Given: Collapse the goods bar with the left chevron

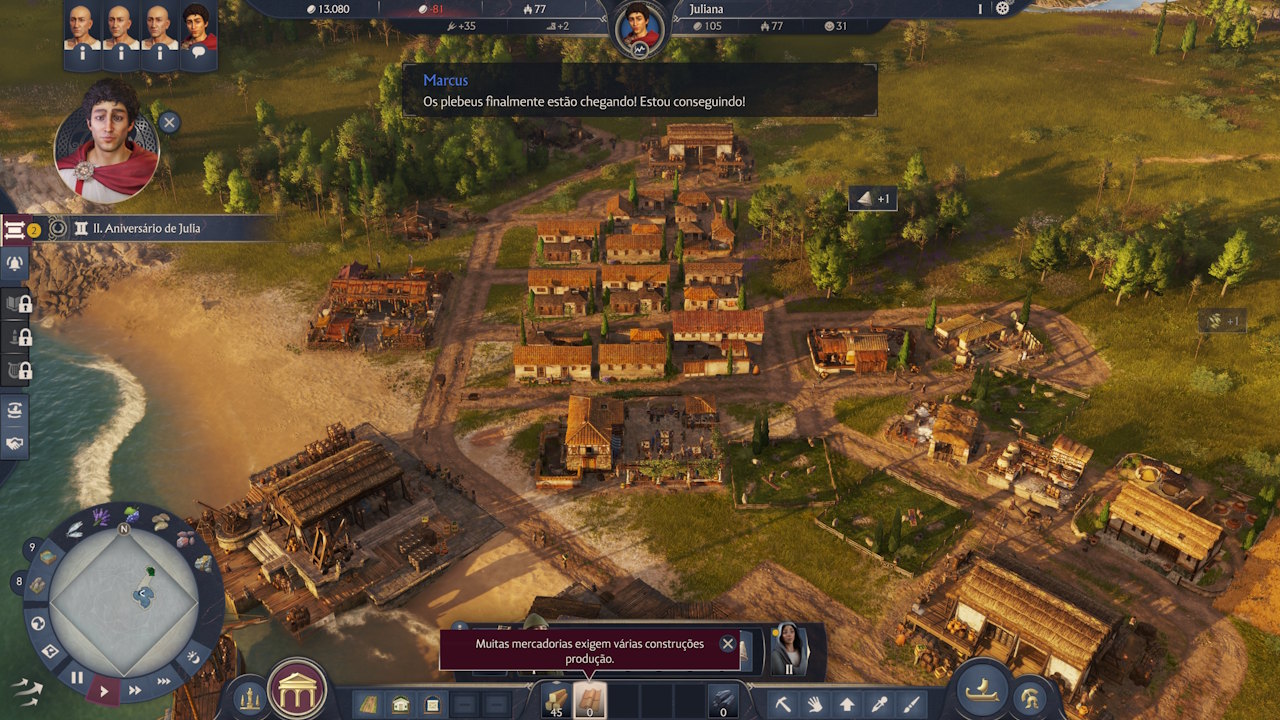Looking at the screenshot, I should pyautogui.click(x=530, y=685).
